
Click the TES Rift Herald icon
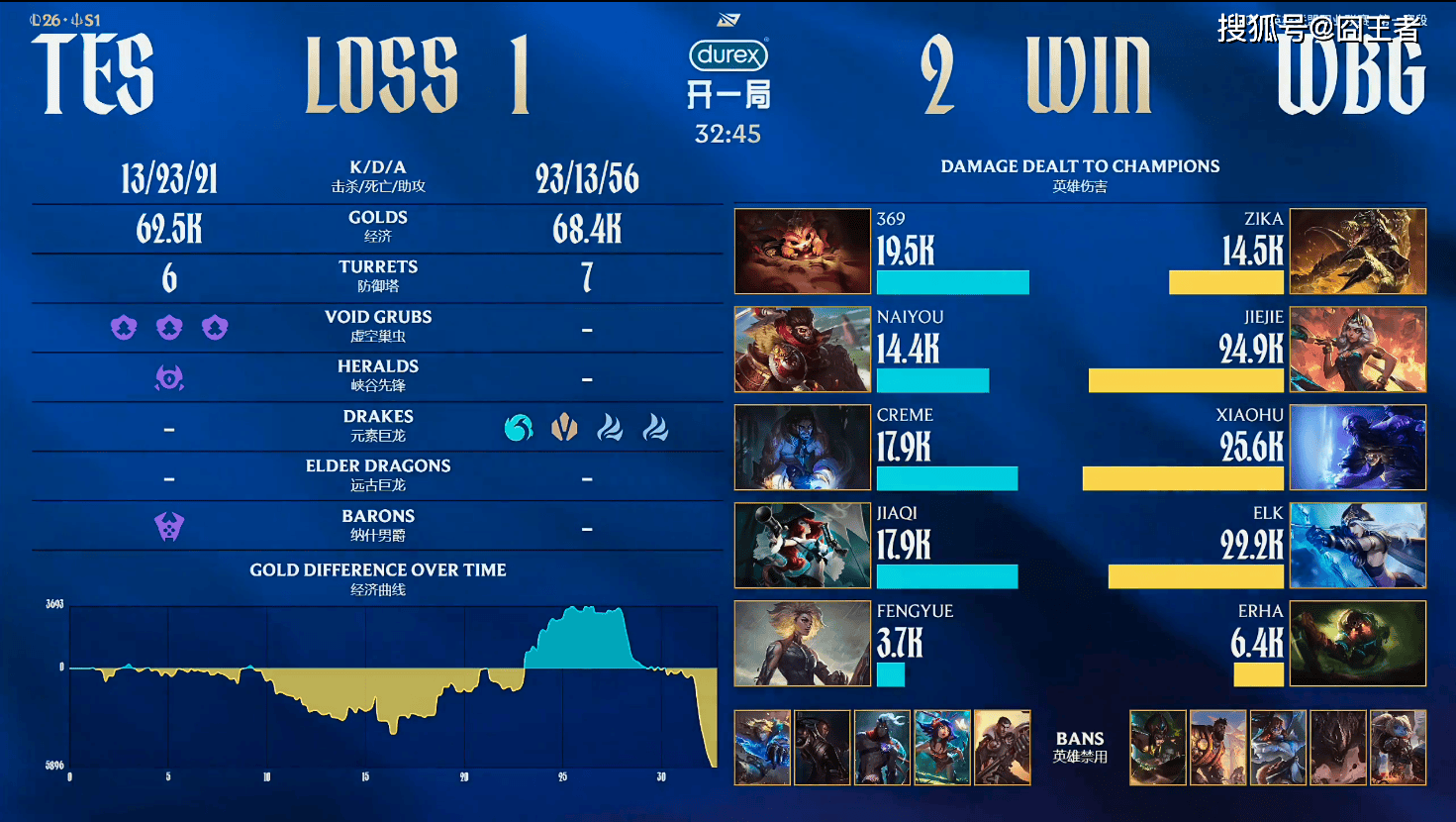169,377
